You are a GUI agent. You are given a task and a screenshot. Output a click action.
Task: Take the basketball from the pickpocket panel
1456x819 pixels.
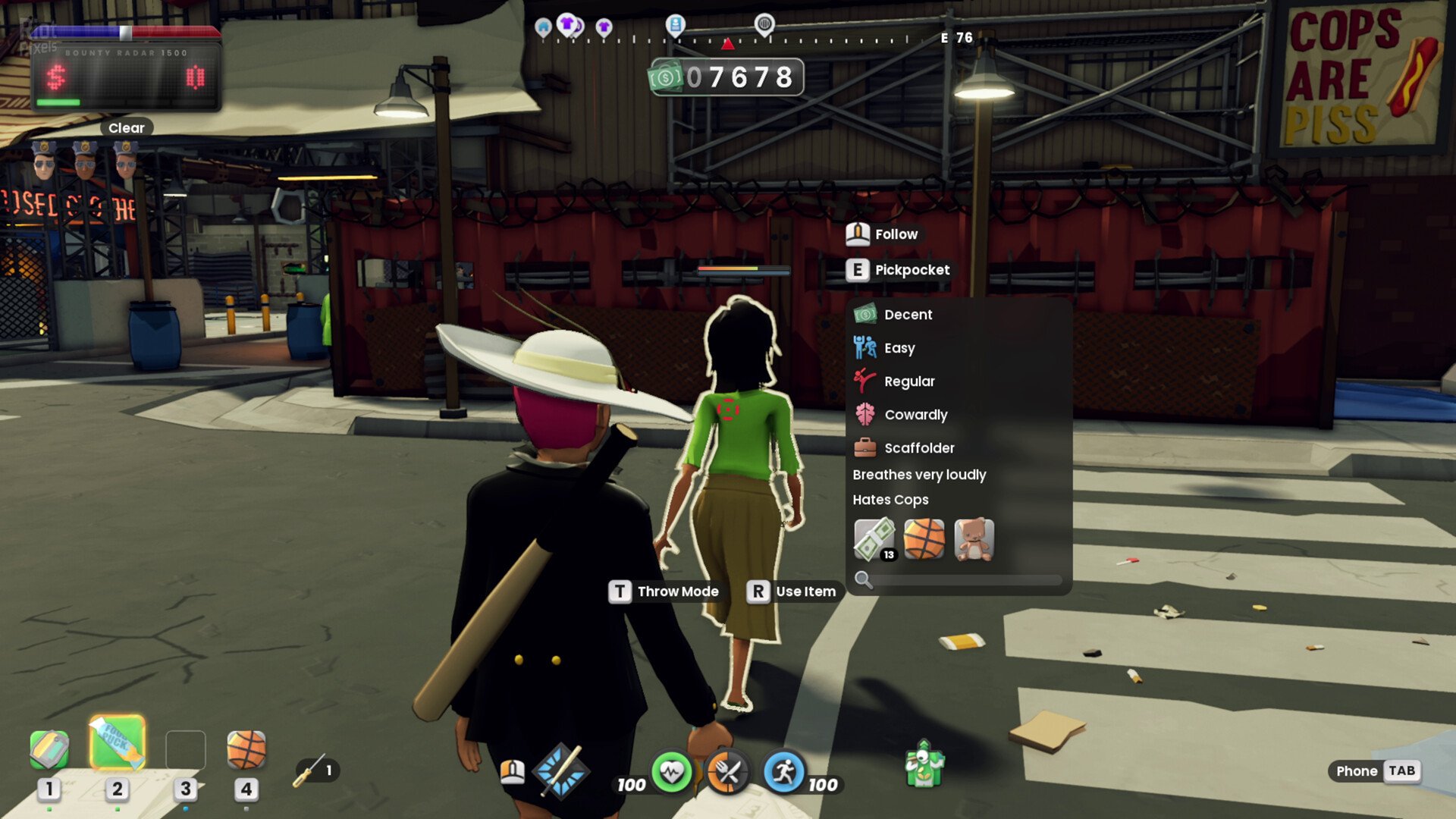tap(924, 539)
